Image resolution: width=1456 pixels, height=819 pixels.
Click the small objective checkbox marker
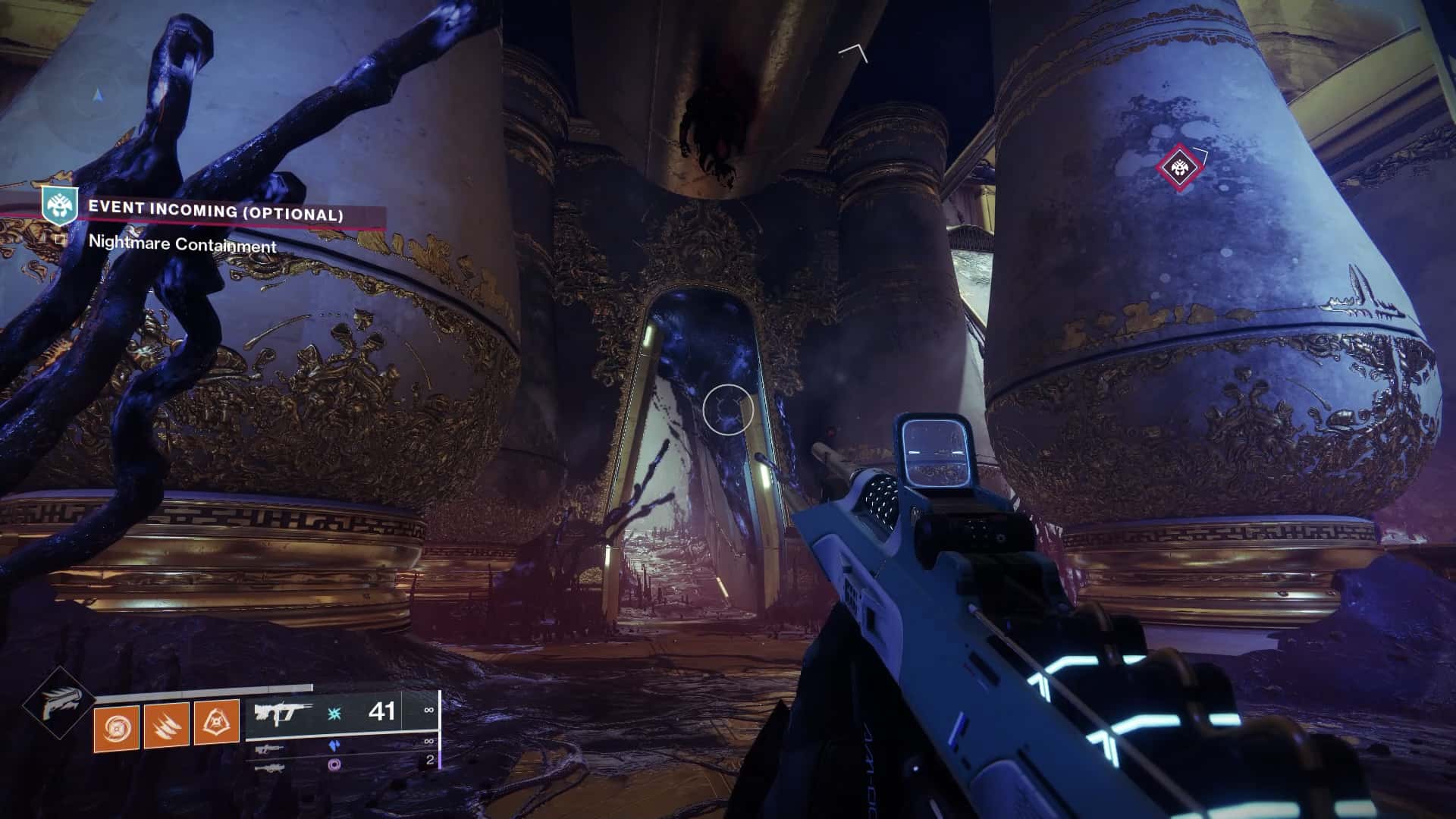[61, 240]
